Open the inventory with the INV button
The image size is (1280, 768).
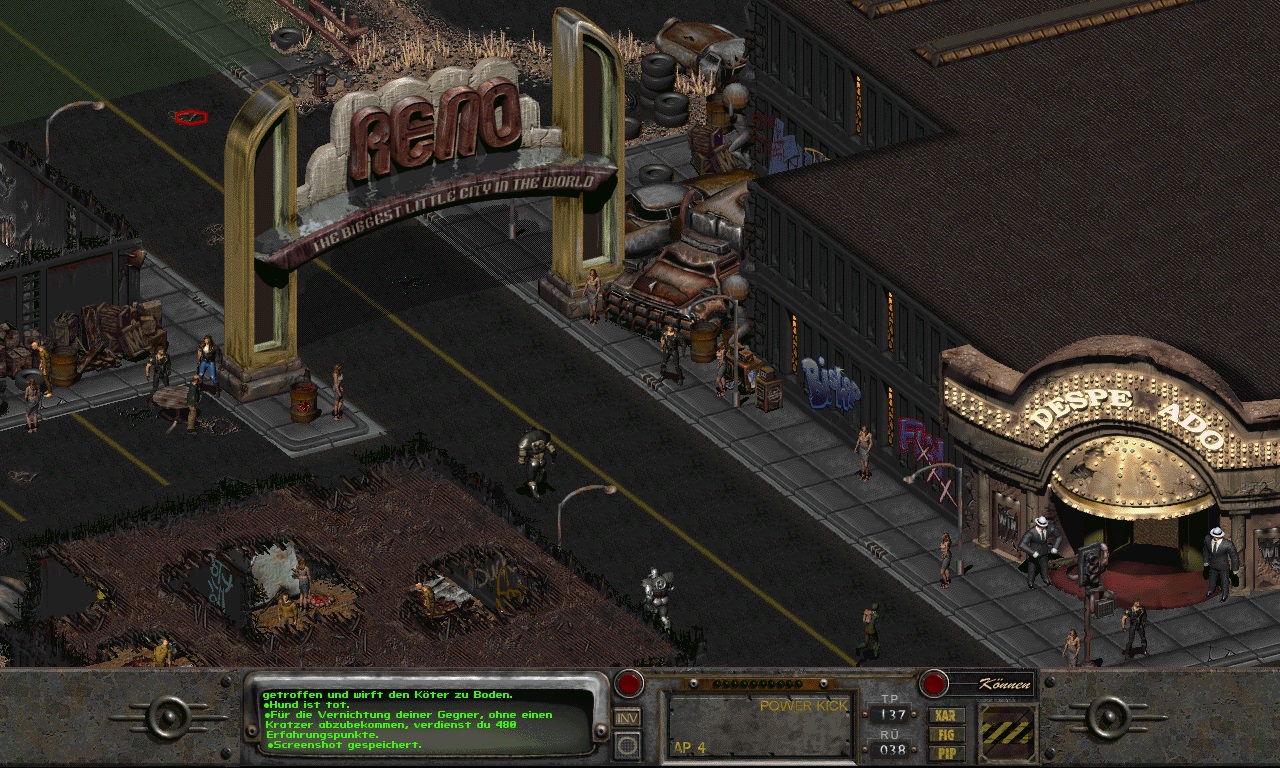pyautogui.click(x=627, y=717)
